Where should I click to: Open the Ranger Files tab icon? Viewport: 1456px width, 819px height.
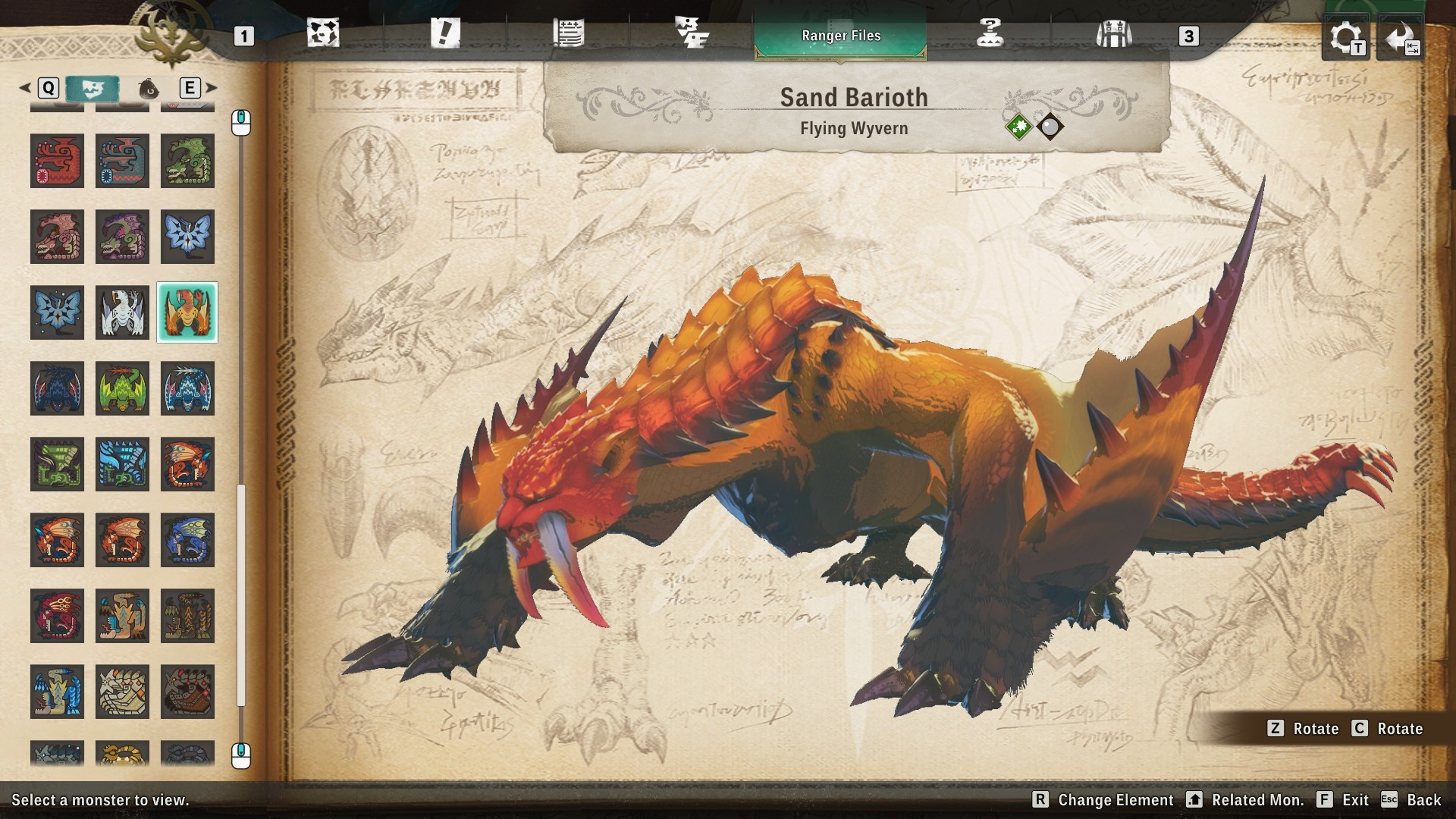840,34
